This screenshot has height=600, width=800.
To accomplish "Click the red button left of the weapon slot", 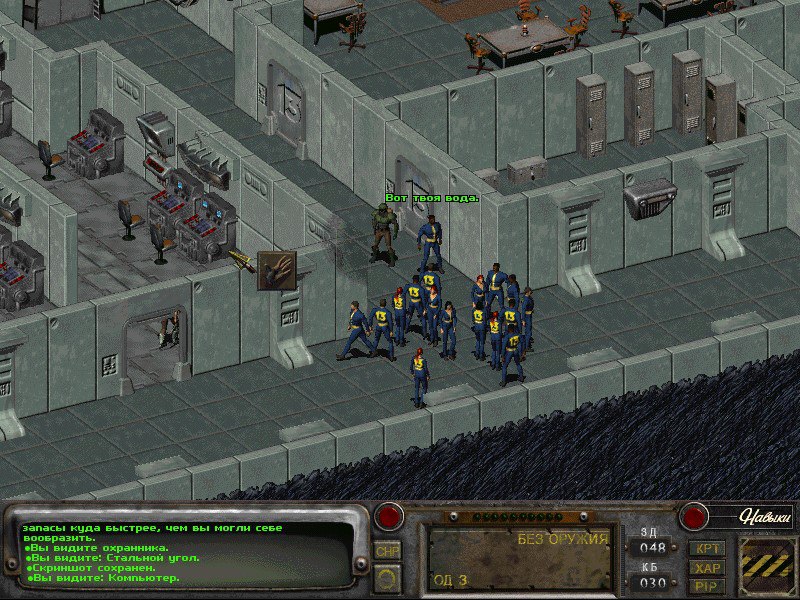I will pyautogui.click(x=388, y=517).
